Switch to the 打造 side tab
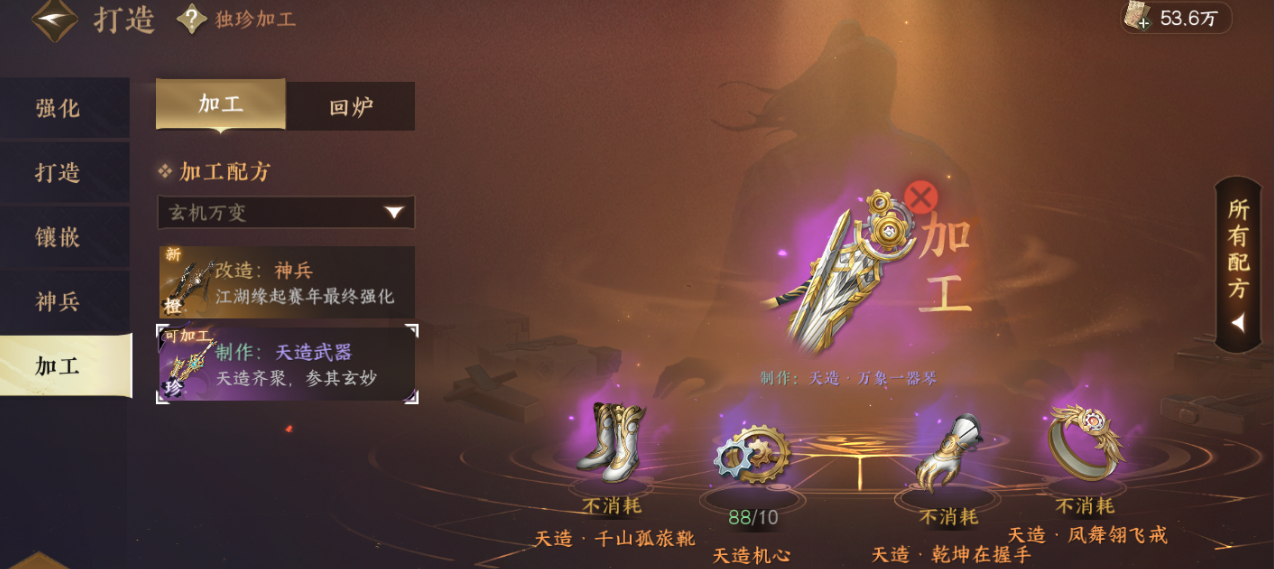1274x569 pixels. [58, 172]
